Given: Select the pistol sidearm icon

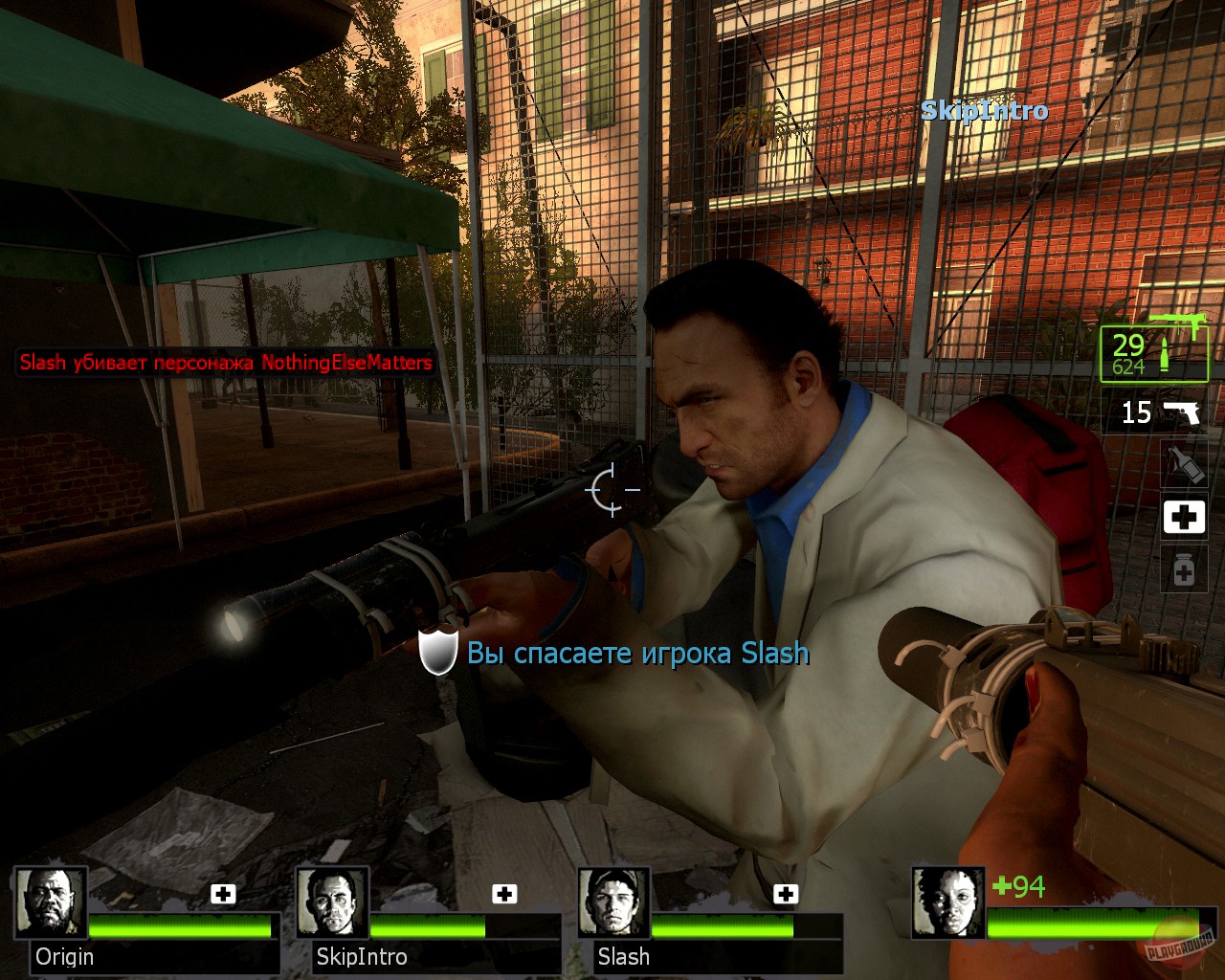Looking at the screenshot, I should click(x=1184, y=412).
